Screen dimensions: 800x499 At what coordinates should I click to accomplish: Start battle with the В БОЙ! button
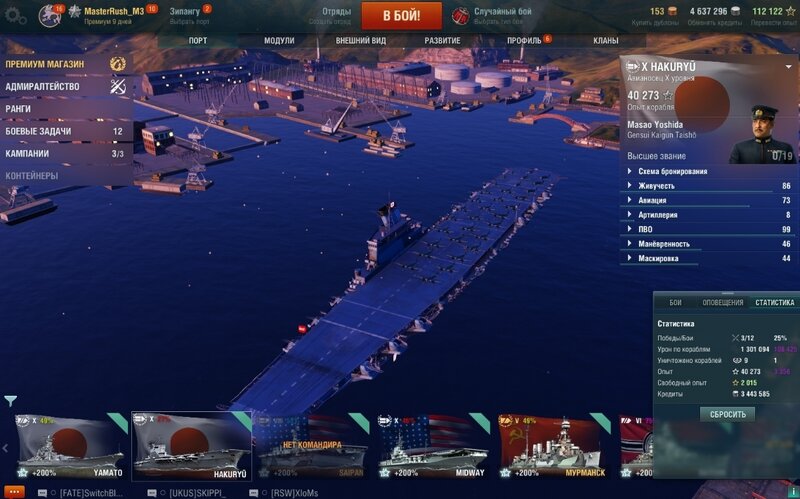coord(402,16)
